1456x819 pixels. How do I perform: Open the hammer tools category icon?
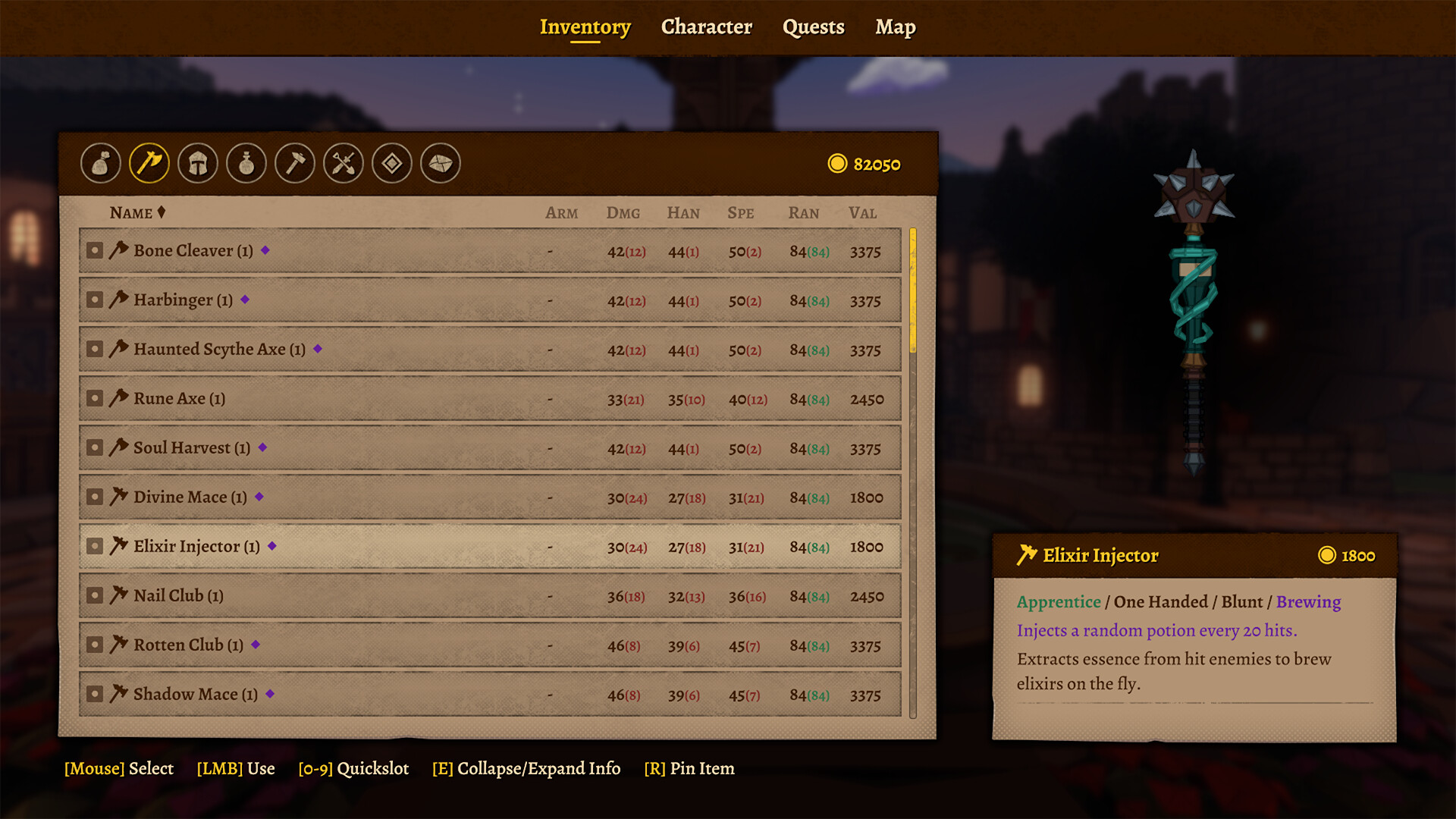click(x=294, y=163)
